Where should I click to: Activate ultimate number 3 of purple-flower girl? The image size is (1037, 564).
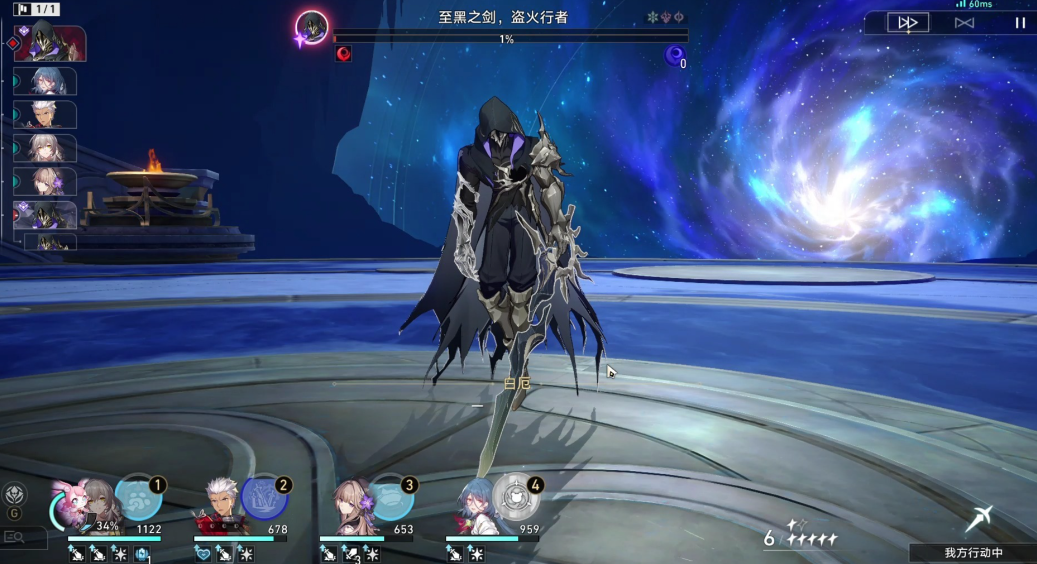[x=390, y=497]
